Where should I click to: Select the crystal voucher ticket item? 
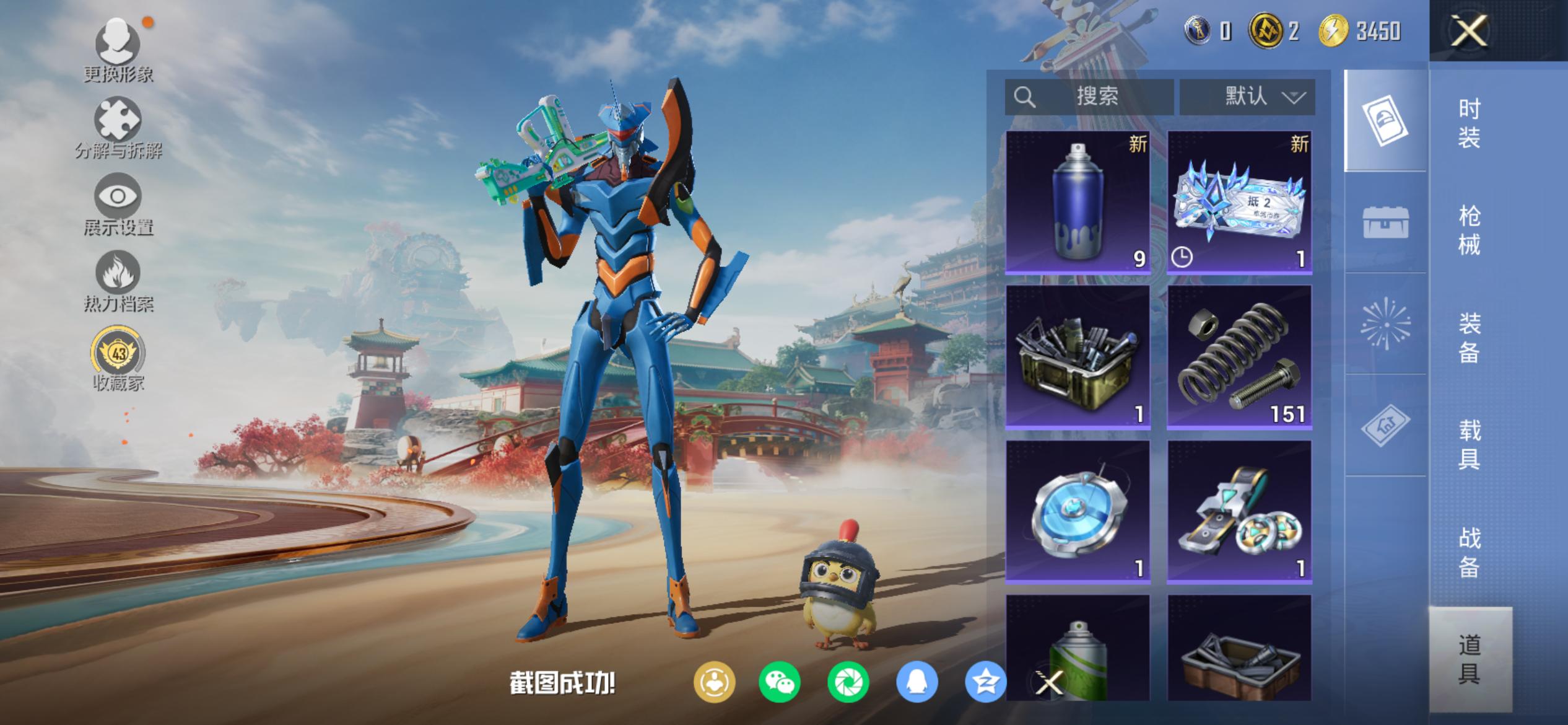pyautogui.click(x=1239, y=202)
